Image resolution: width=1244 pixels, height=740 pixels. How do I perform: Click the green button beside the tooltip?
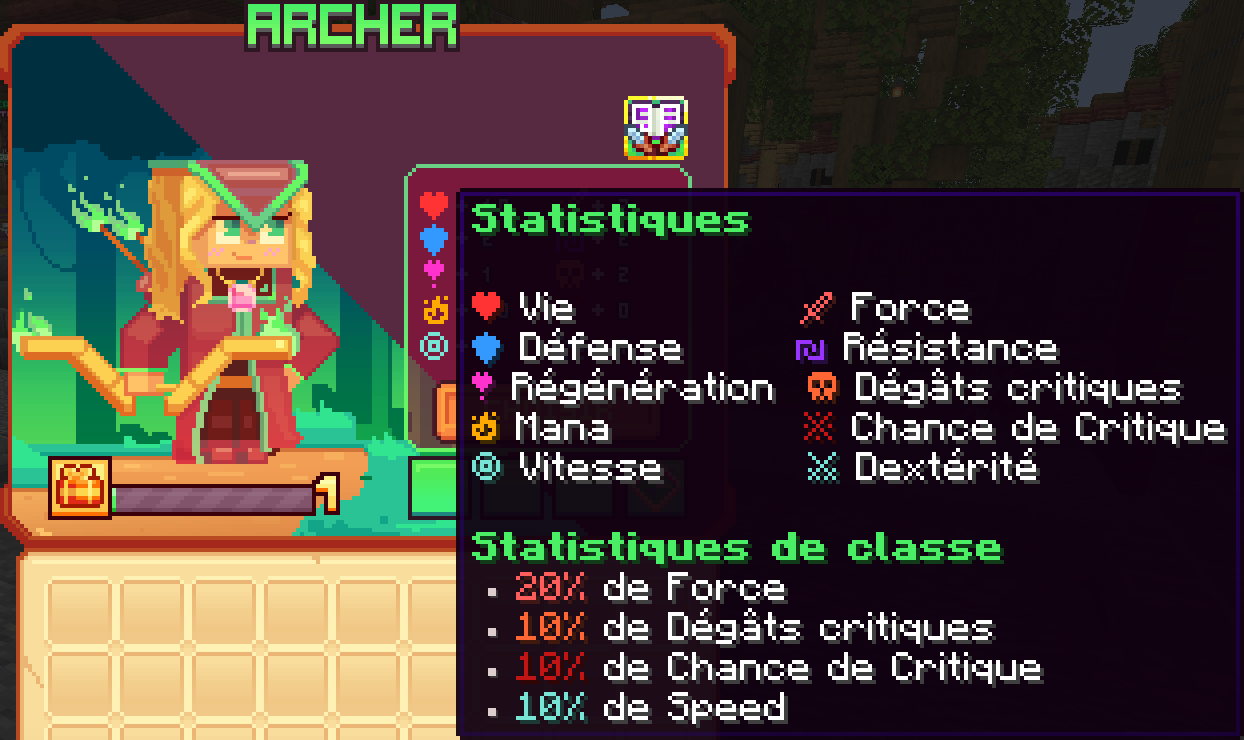click(x=432, y=488)
